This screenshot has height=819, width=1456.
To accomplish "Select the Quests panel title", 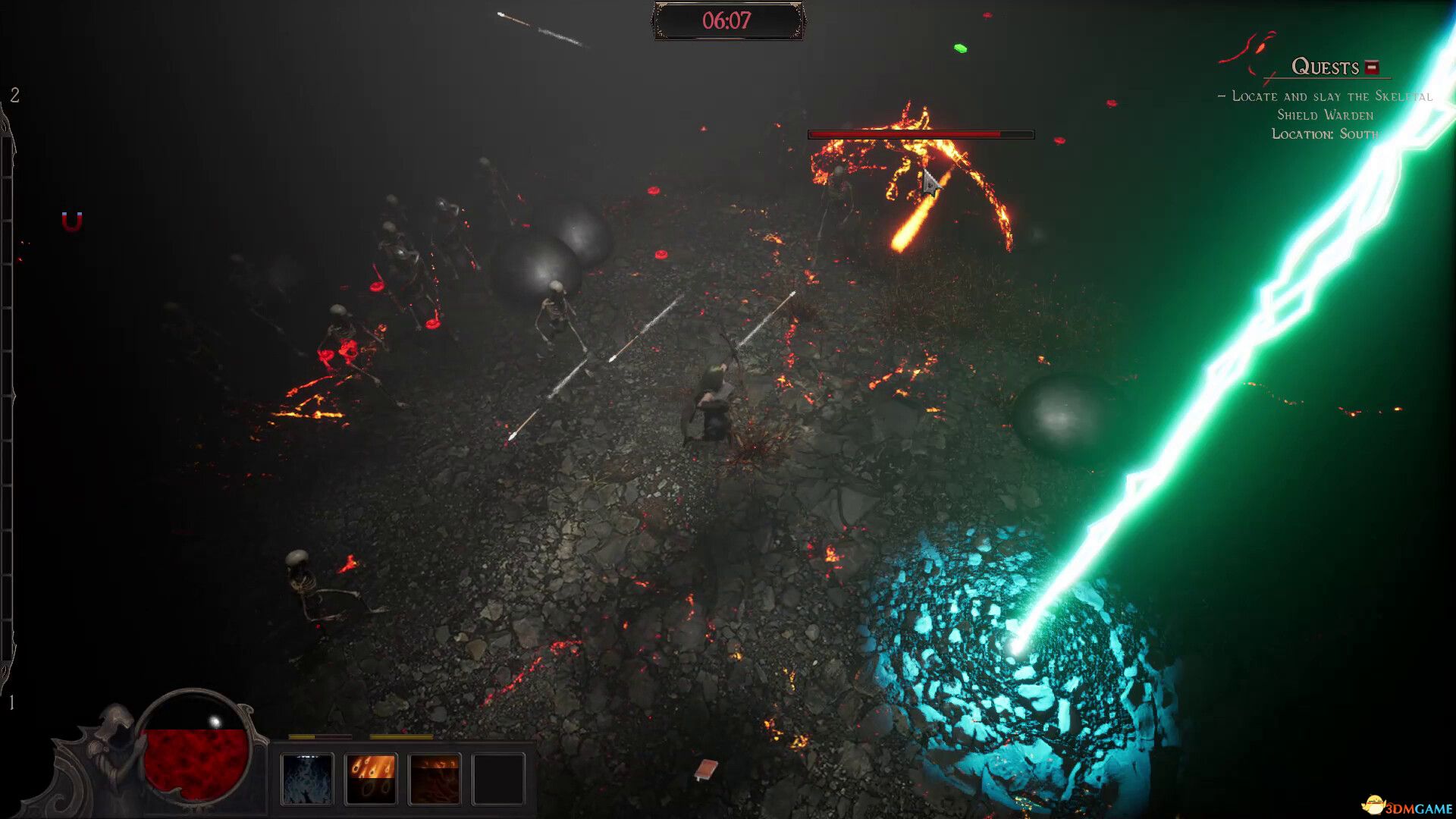I will tap(1326, 67).
